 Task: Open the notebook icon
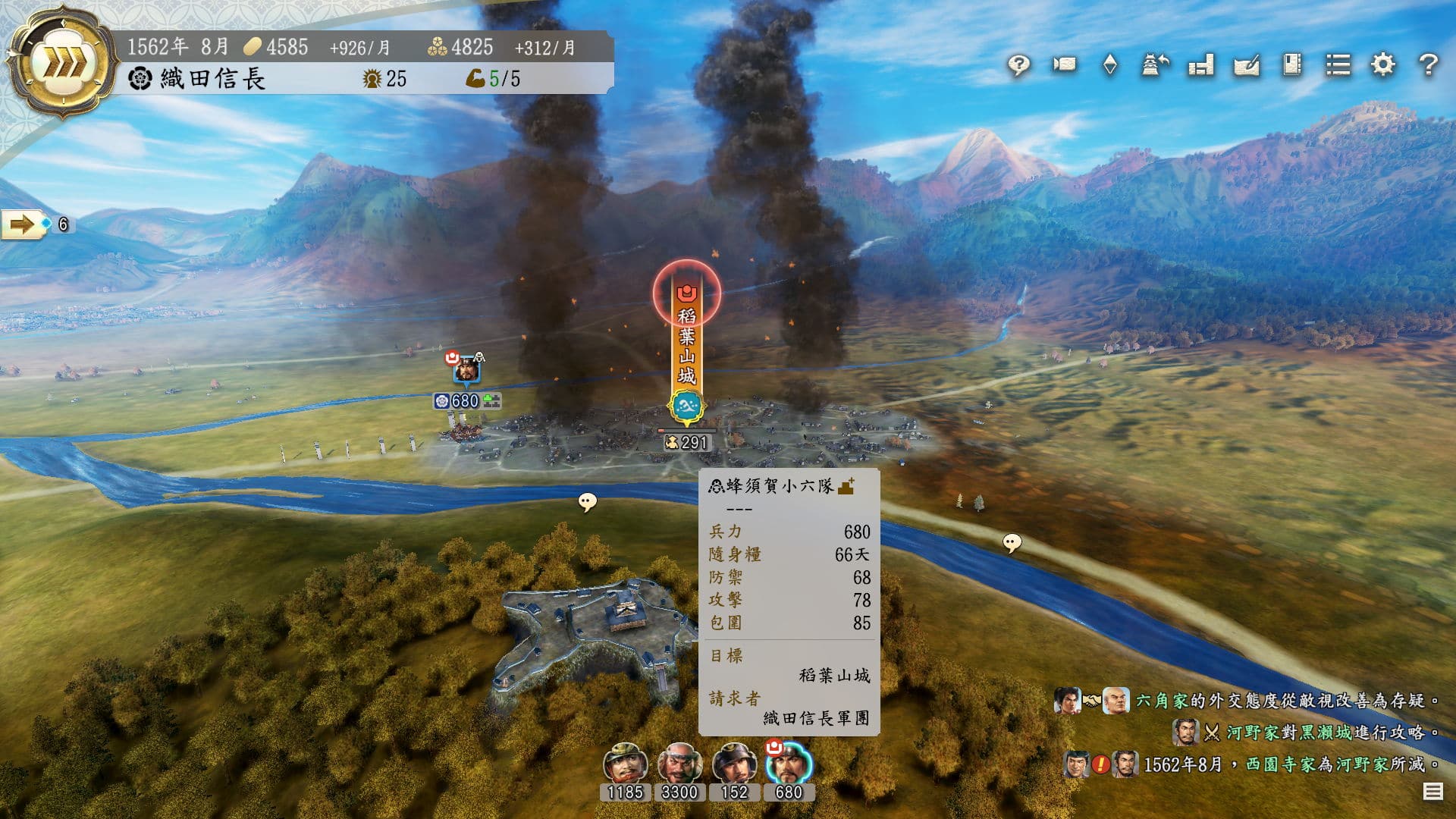point(1292,65)
